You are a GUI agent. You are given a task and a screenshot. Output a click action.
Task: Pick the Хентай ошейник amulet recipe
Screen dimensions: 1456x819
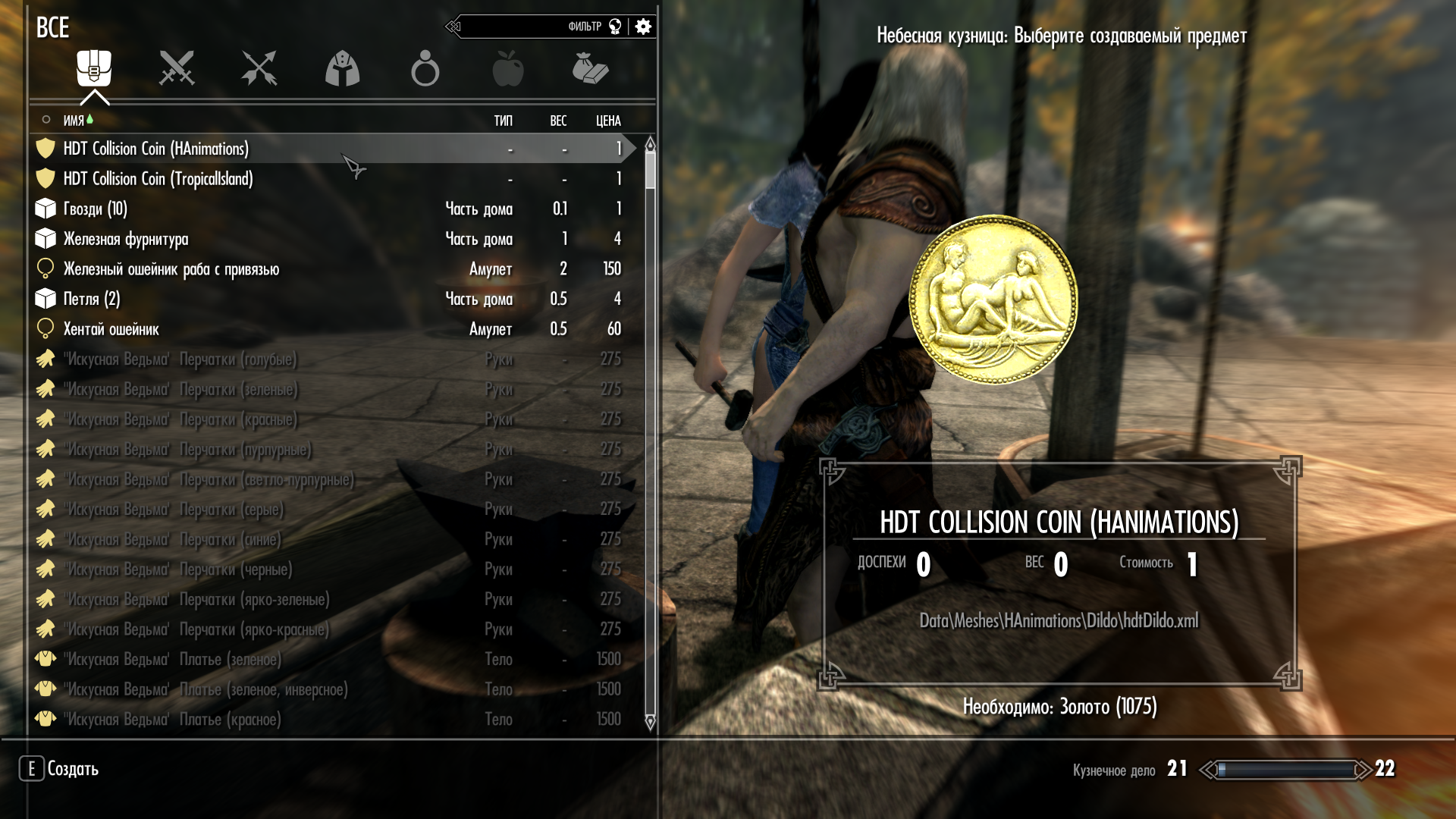click(111, 329)
